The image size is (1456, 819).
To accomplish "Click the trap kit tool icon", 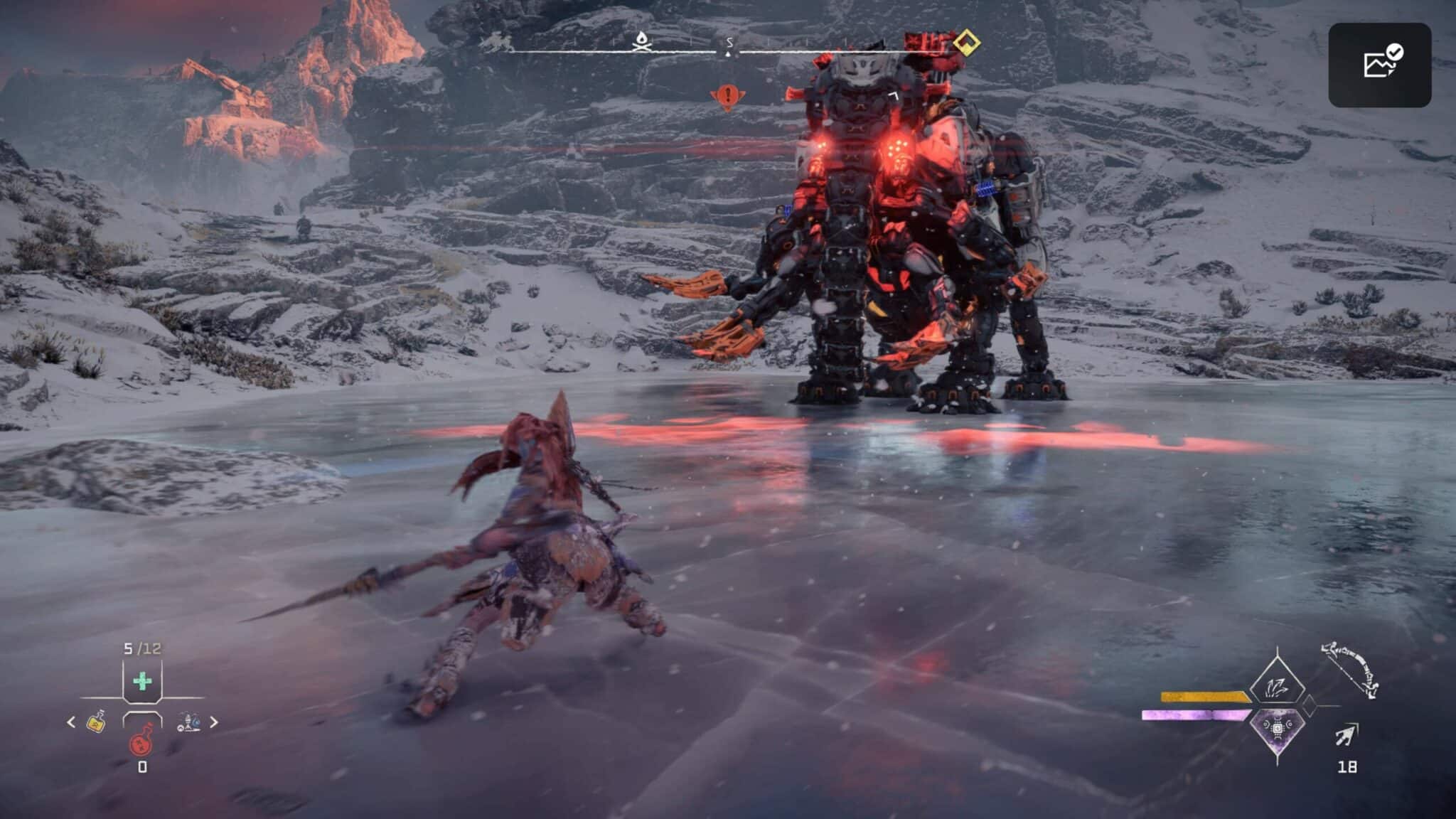I will (x=188, y=723).
